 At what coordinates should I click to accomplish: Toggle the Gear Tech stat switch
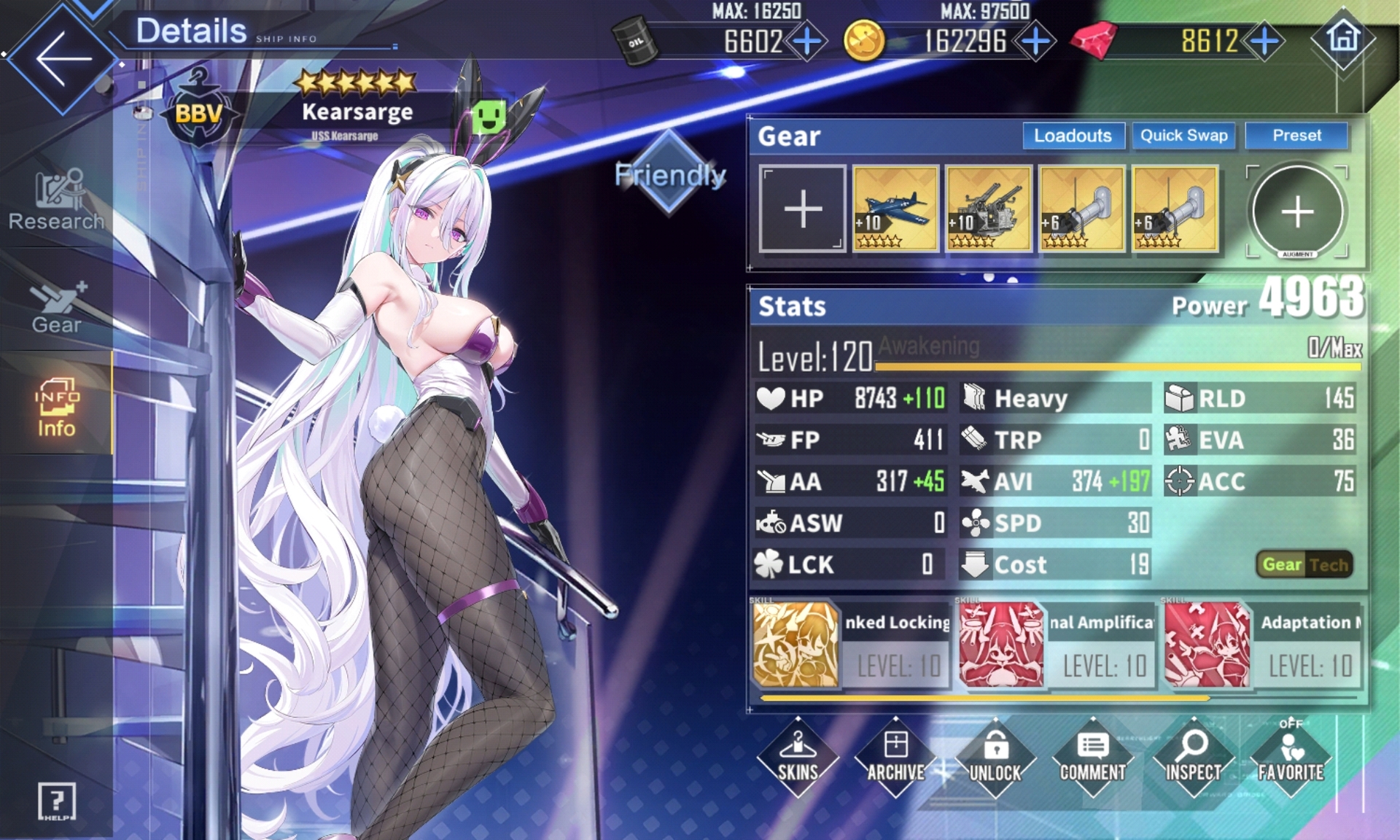pyautogui.click(x=1304, y=564)
